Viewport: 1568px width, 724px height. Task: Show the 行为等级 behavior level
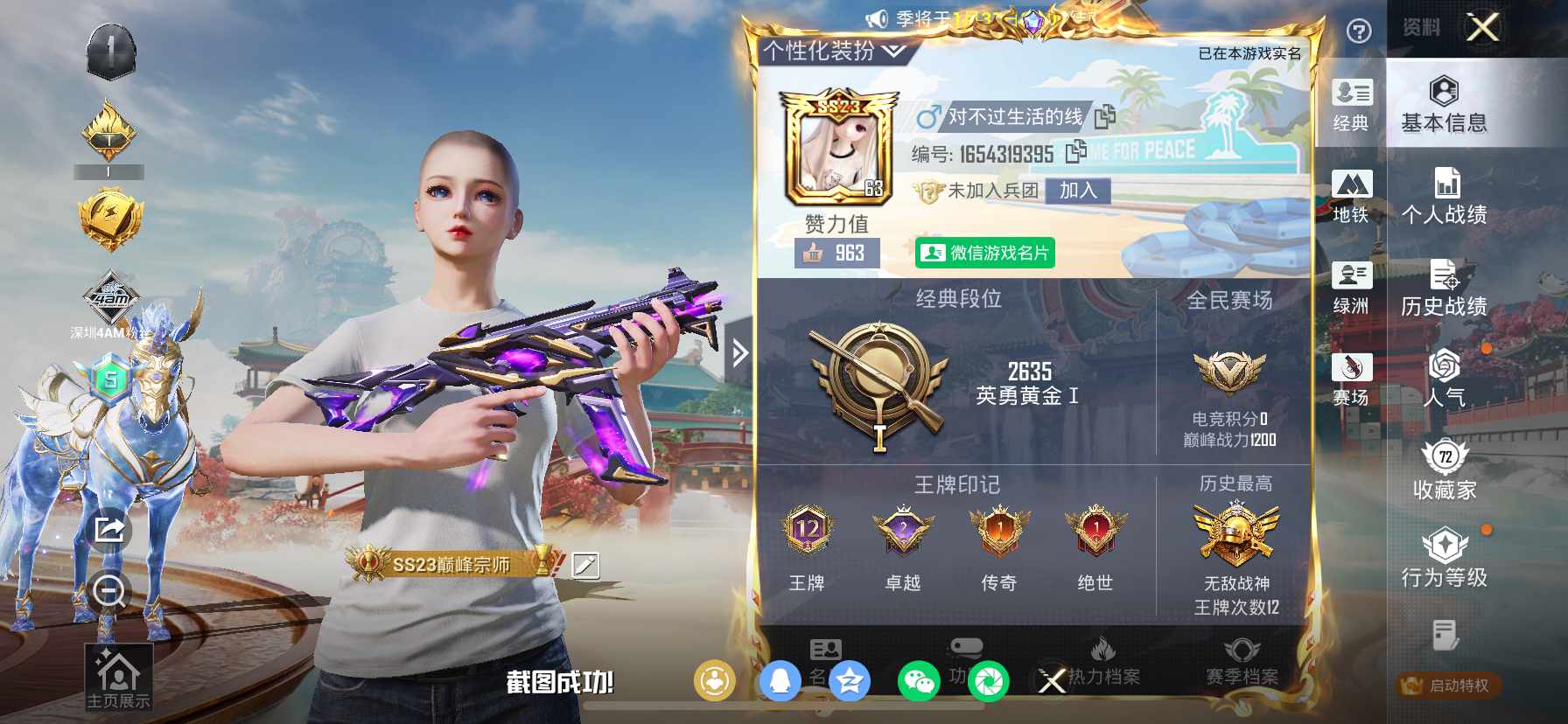(x=1444, y=560)
